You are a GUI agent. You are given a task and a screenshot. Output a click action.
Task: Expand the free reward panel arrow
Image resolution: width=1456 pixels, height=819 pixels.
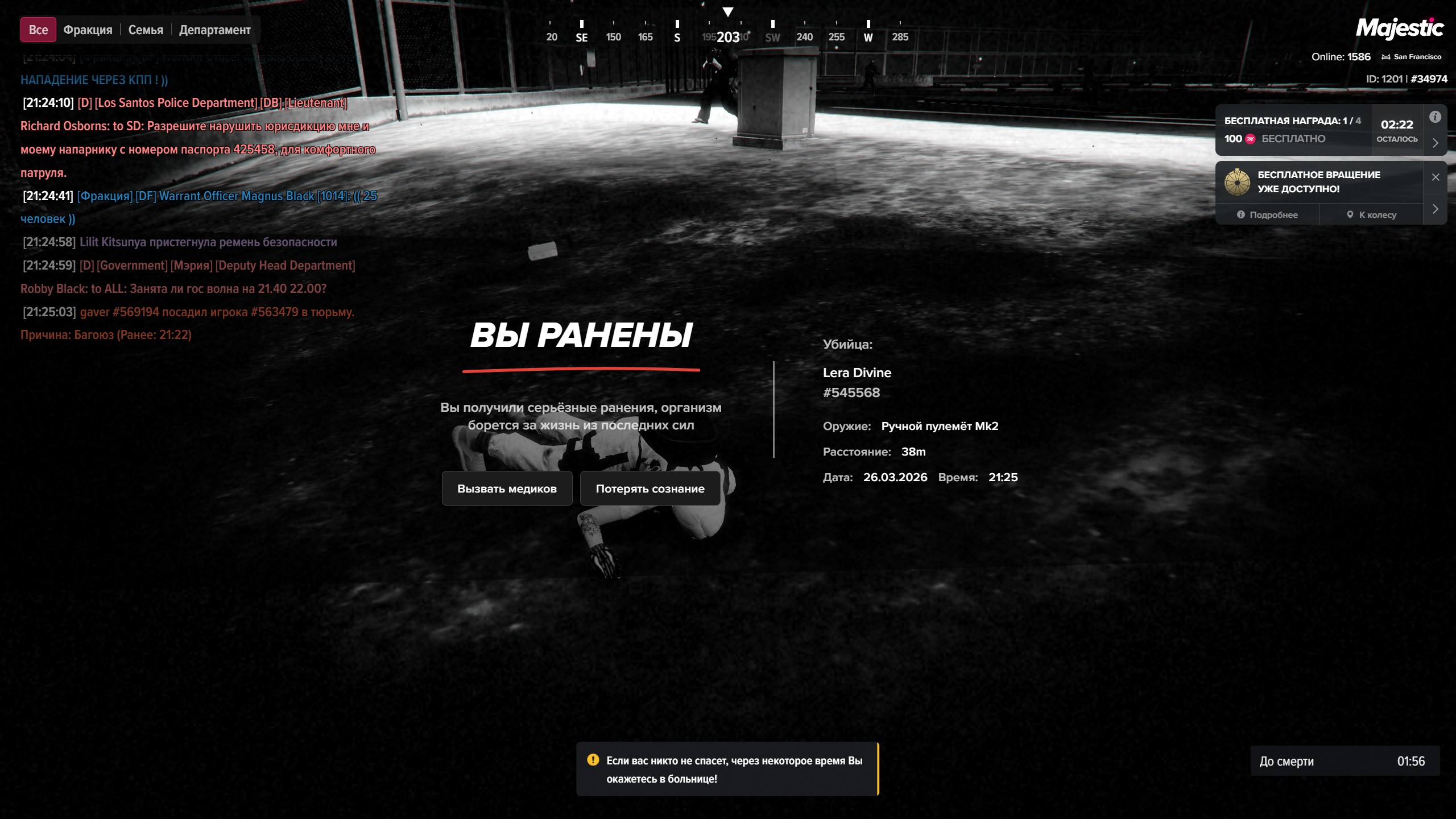point(1435,143)
